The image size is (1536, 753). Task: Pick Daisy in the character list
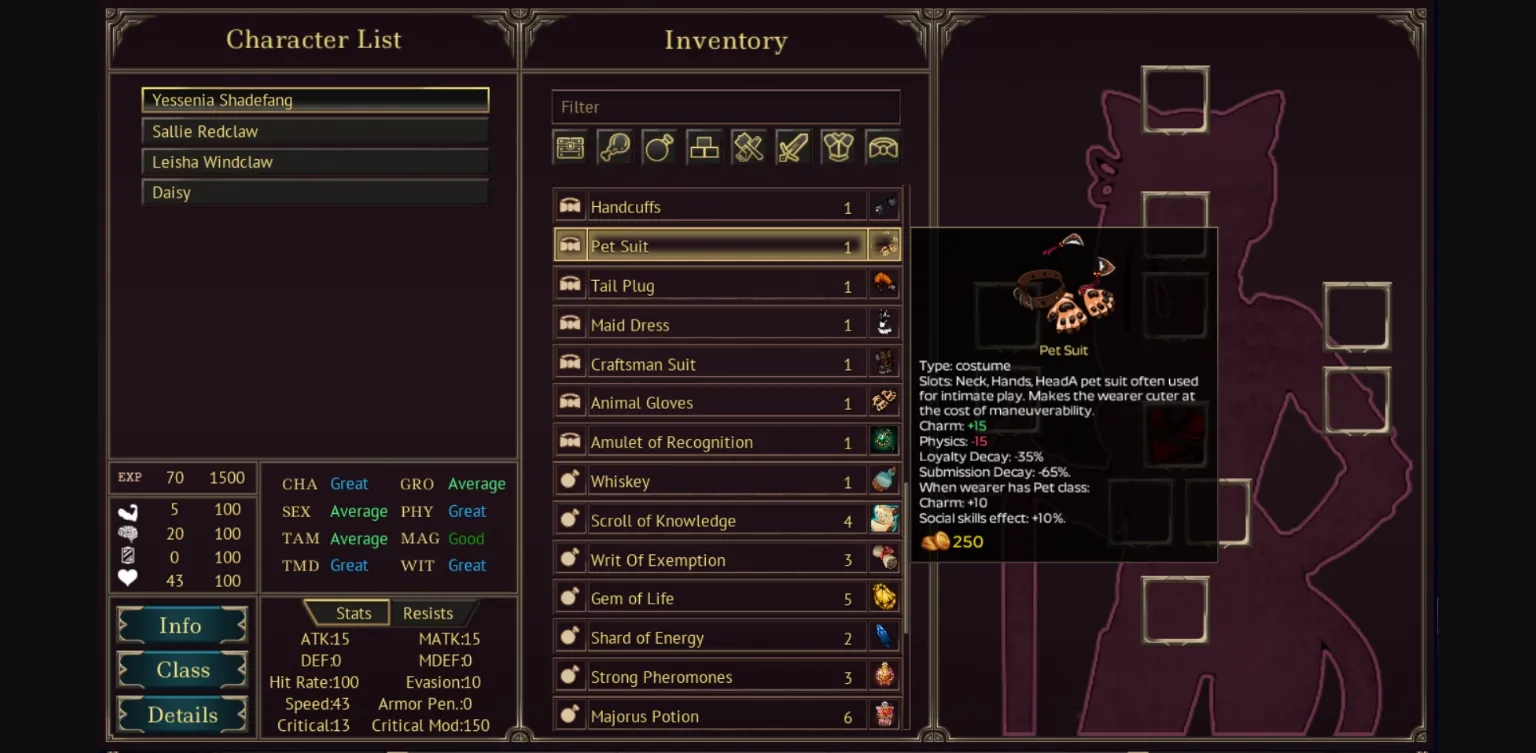(314, 192)
